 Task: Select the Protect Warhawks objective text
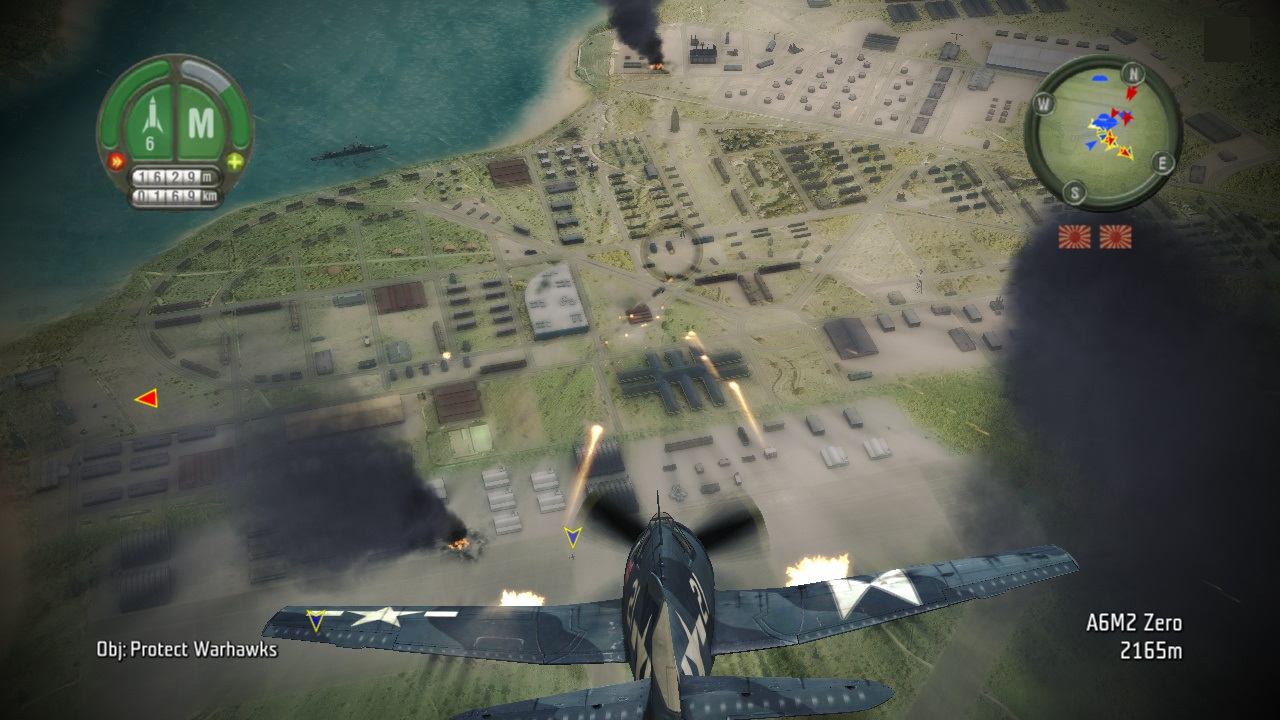[x=187, y=649]
